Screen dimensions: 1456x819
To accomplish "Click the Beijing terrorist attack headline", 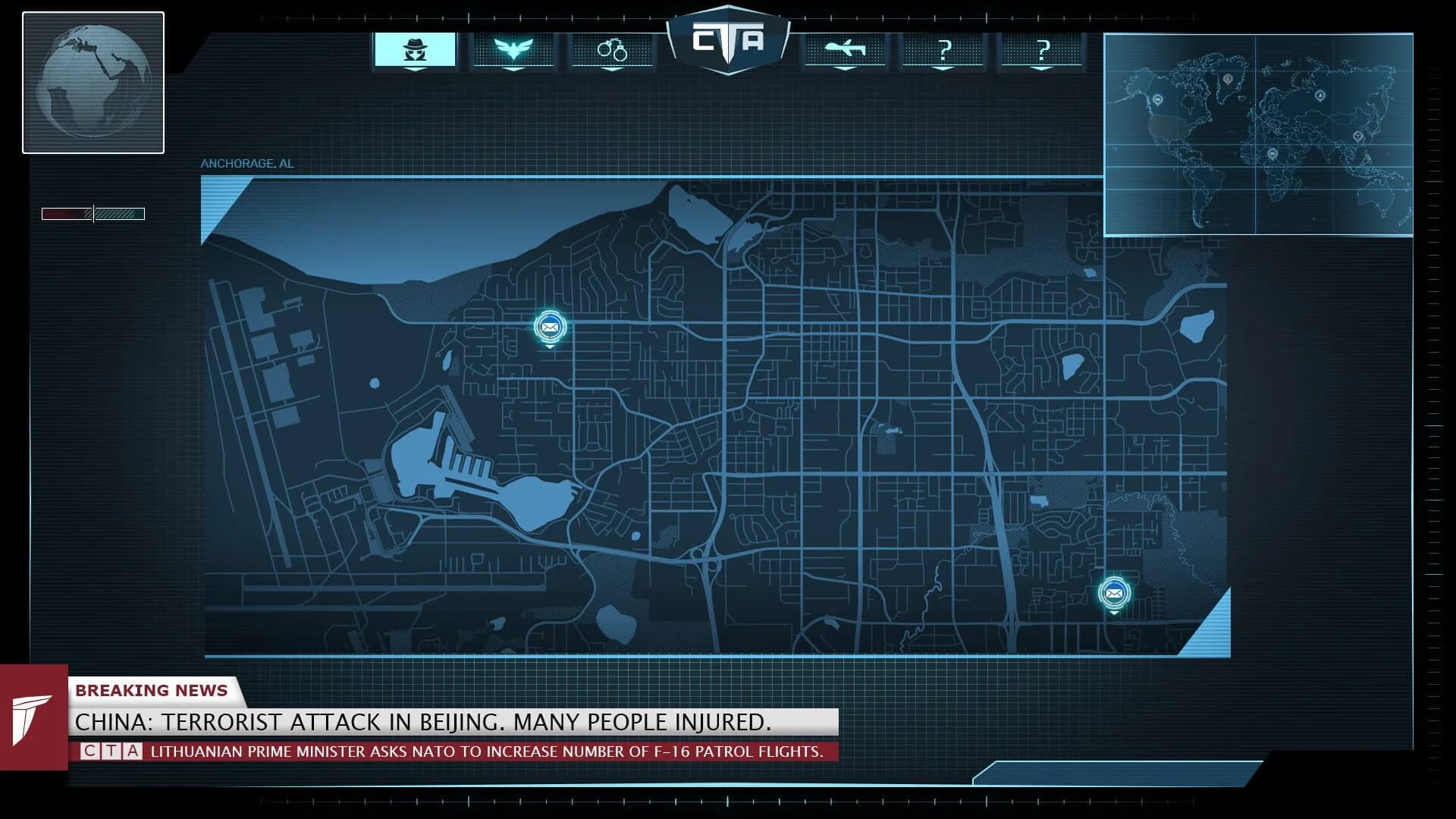I will click(x=422, y=723).
